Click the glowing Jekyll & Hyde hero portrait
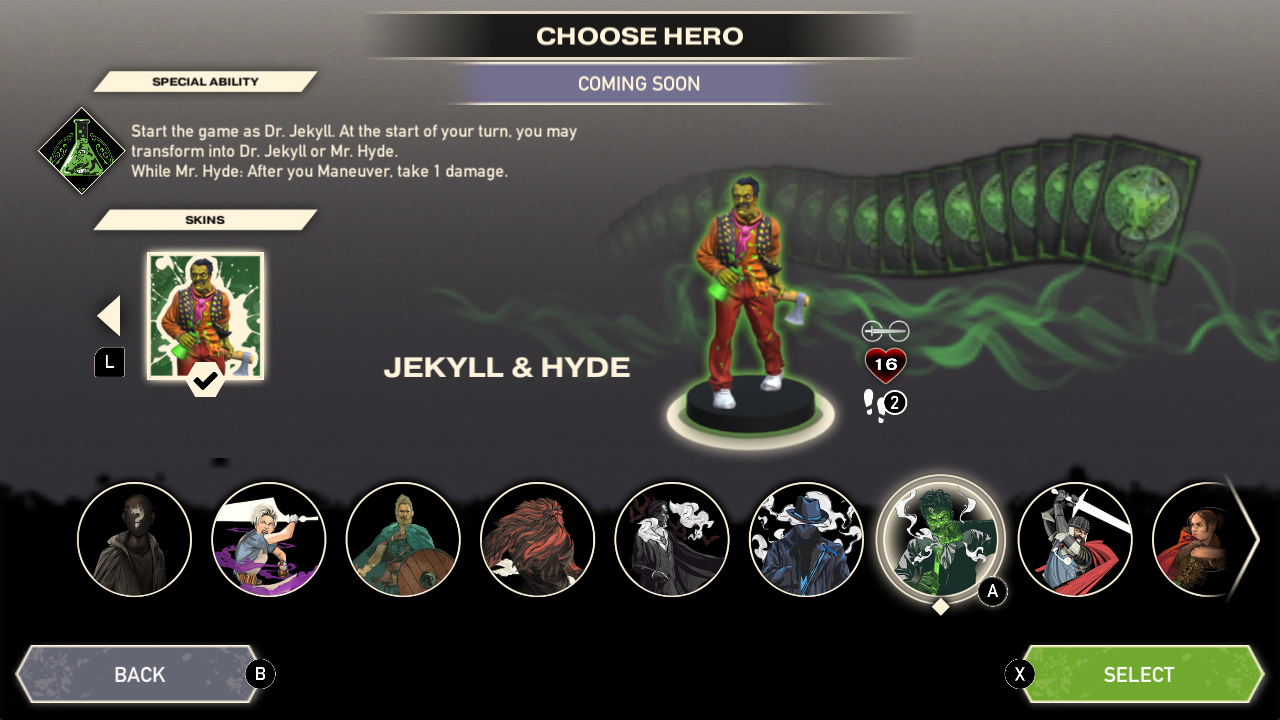 (x=940, y=539)
